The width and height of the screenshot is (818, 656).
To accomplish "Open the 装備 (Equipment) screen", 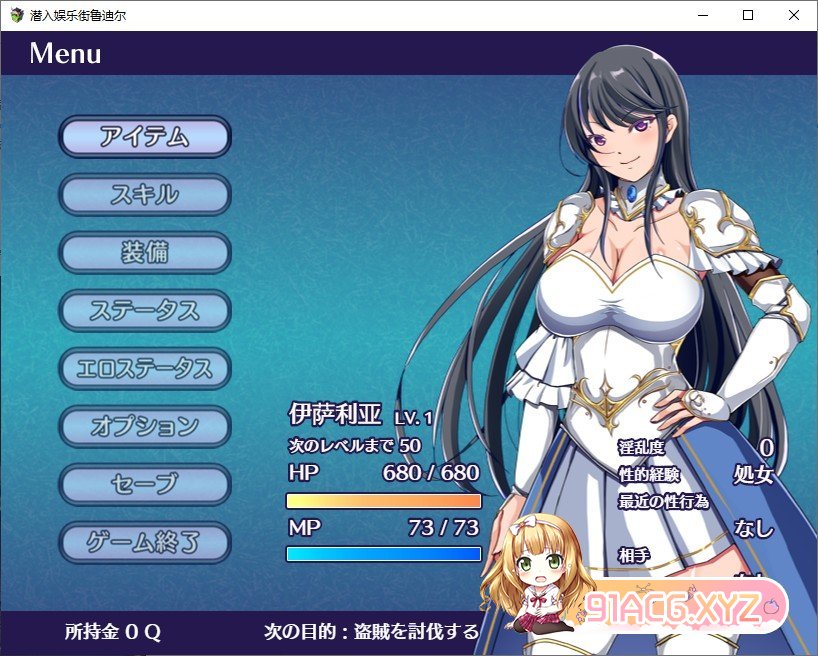I will pos(145,253).
